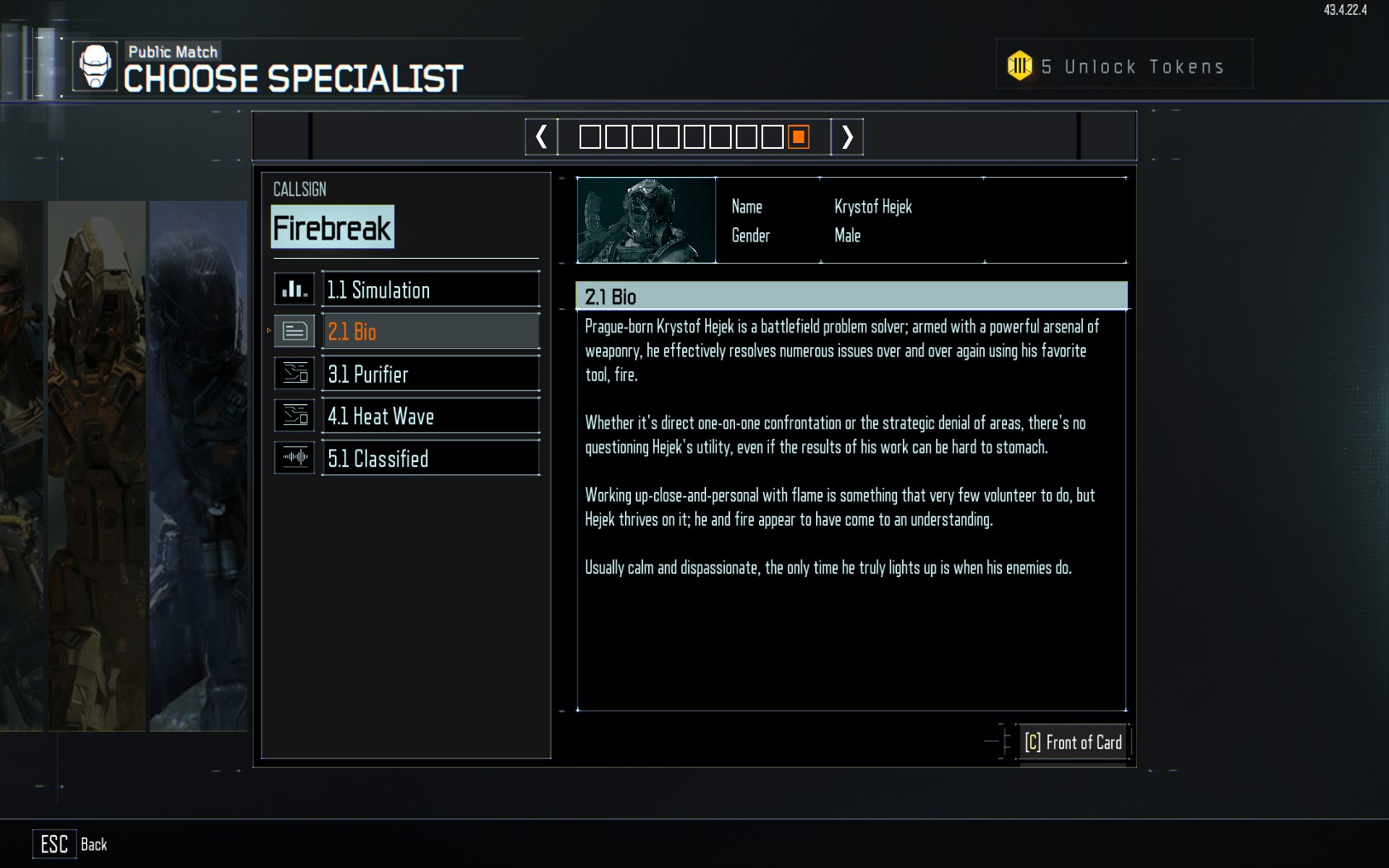Click the Firebreak callsign label
1389x868 pixels.
coord(332,228)
